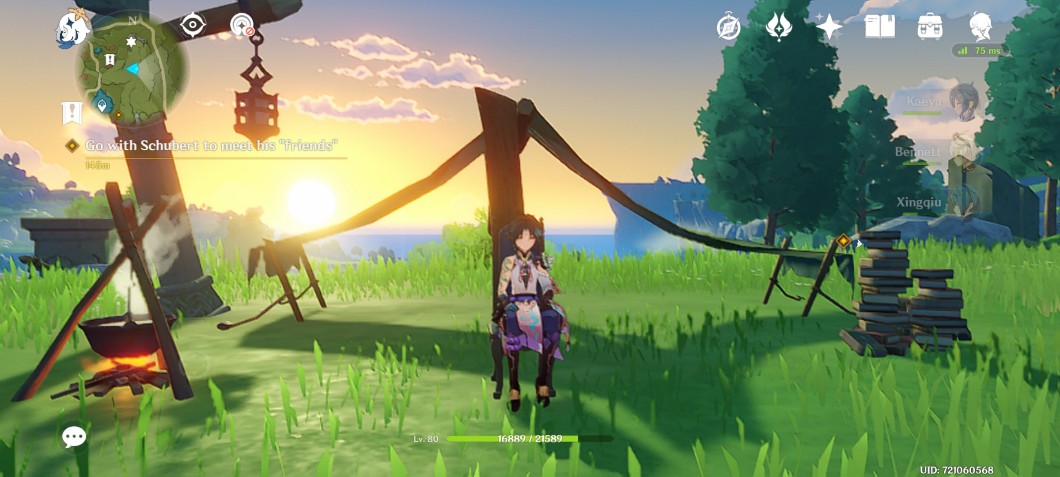The width and height of the screenshot is (1060, 477).
Task: Open the inventory backpack
Action: (930, 27)
